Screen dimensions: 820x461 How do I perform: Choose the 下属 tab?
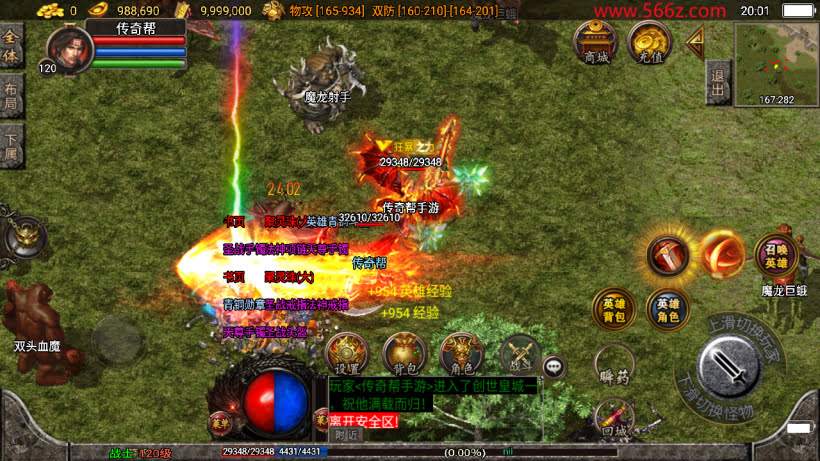pos(12,147)
